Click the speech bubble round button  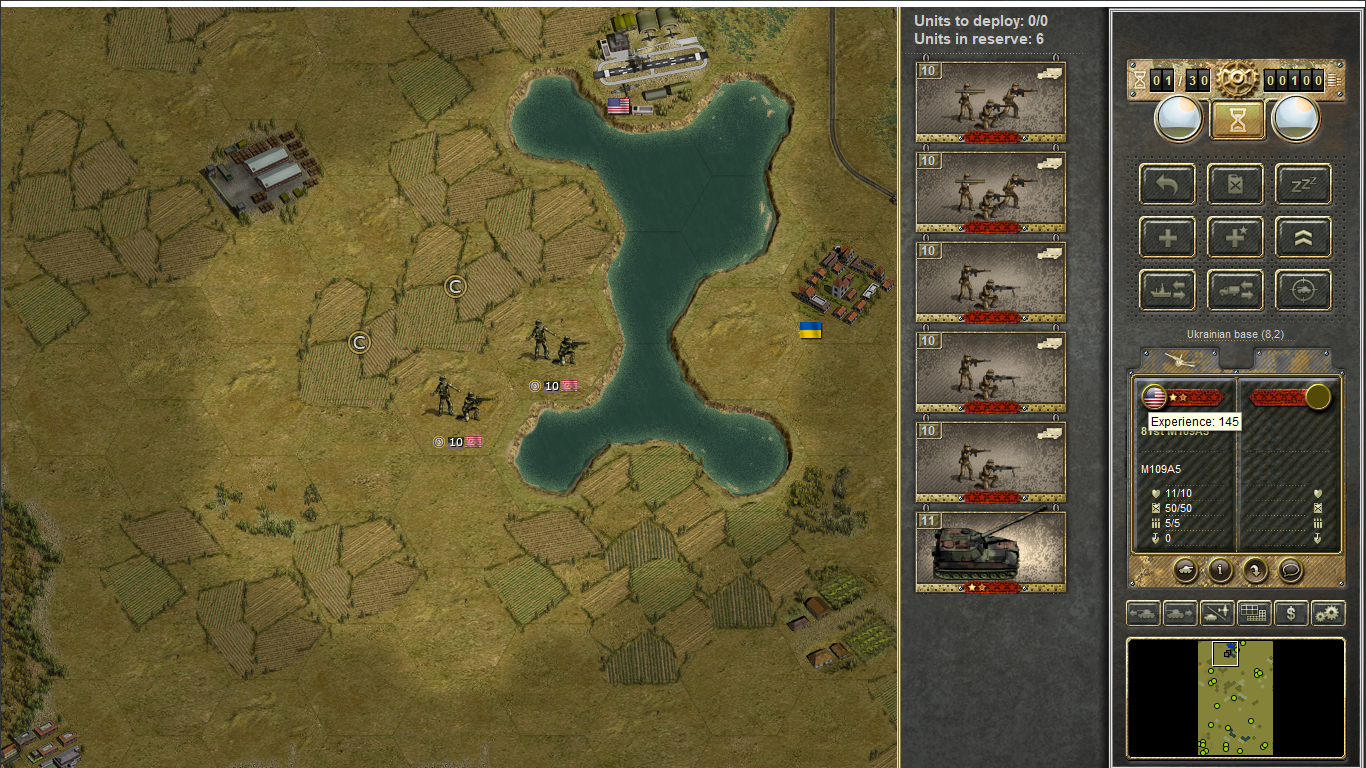click(1291, 570)
